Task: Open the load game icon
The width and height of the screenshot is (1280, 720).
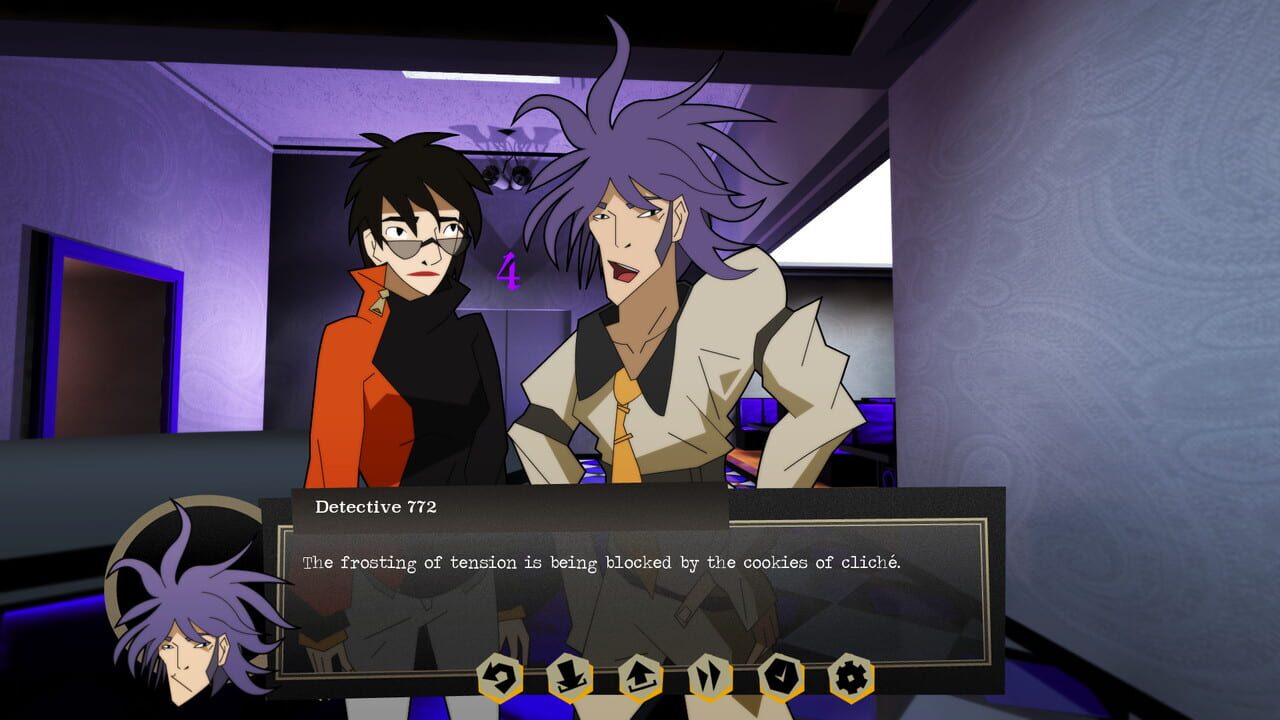Action: [640, 679]
